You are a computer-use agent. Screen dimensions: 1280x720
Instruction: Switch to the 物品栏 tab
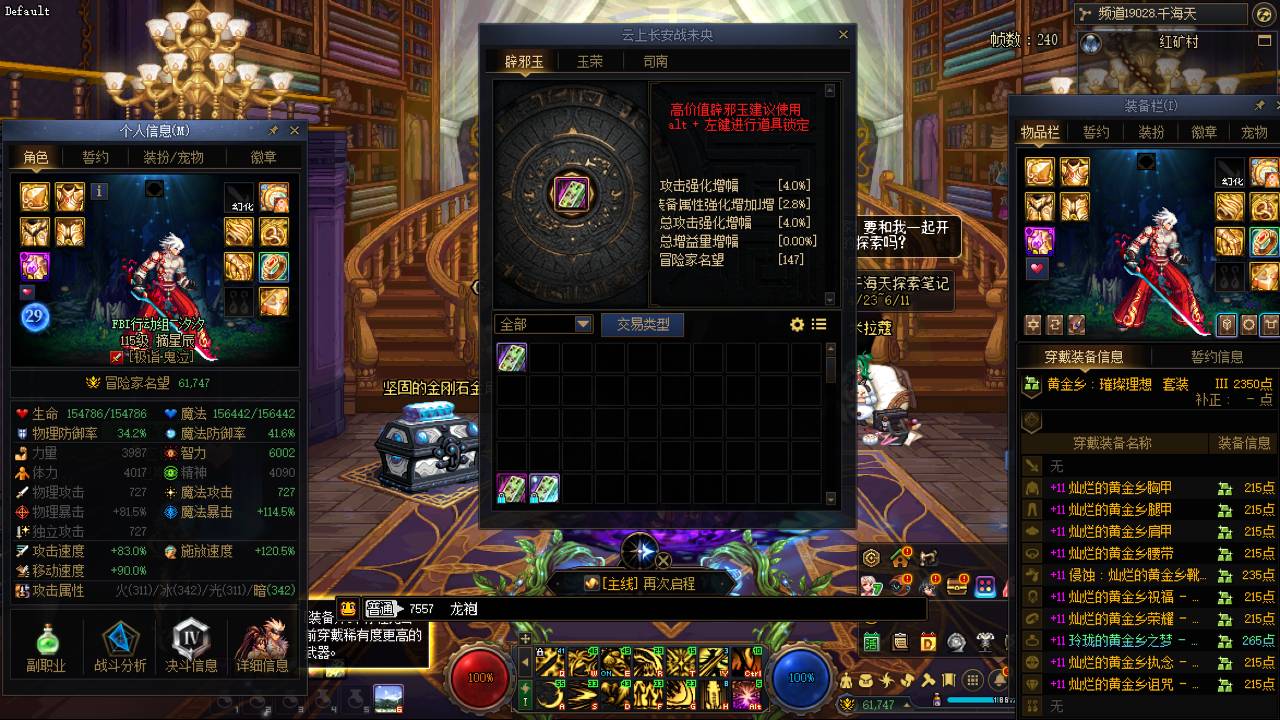[x=1040, y=132]
